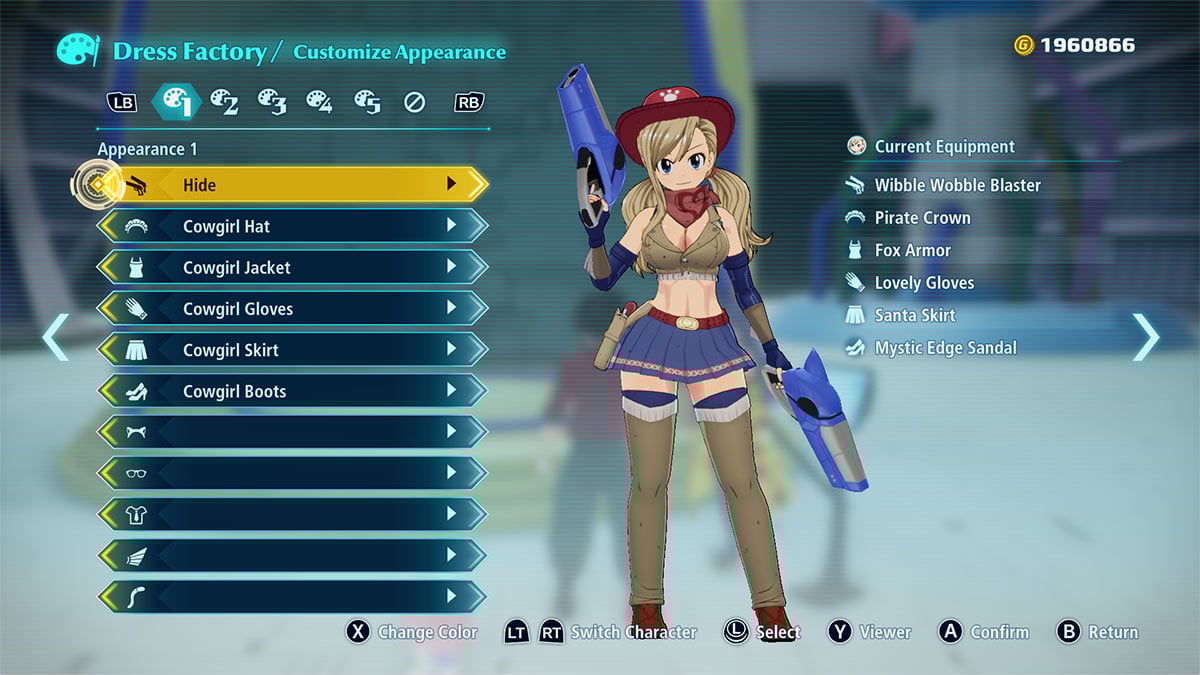Switch to the no-appearance circle-slash tab
This screenshot has height=675, width=1200.
pyautogui.click(x=415, y=102)
